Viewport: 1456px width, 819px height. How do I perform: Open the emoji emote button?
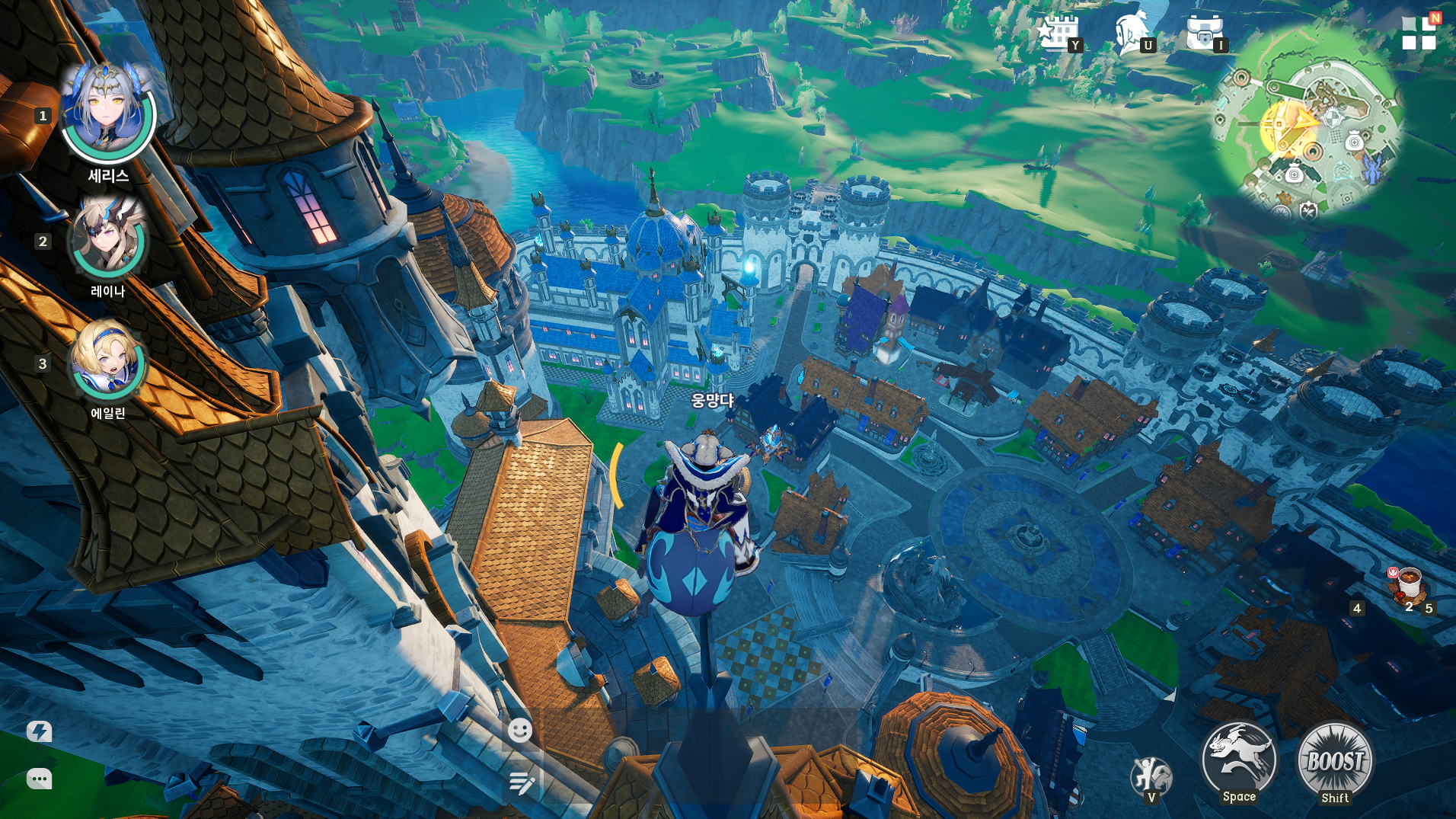point(520,731)
